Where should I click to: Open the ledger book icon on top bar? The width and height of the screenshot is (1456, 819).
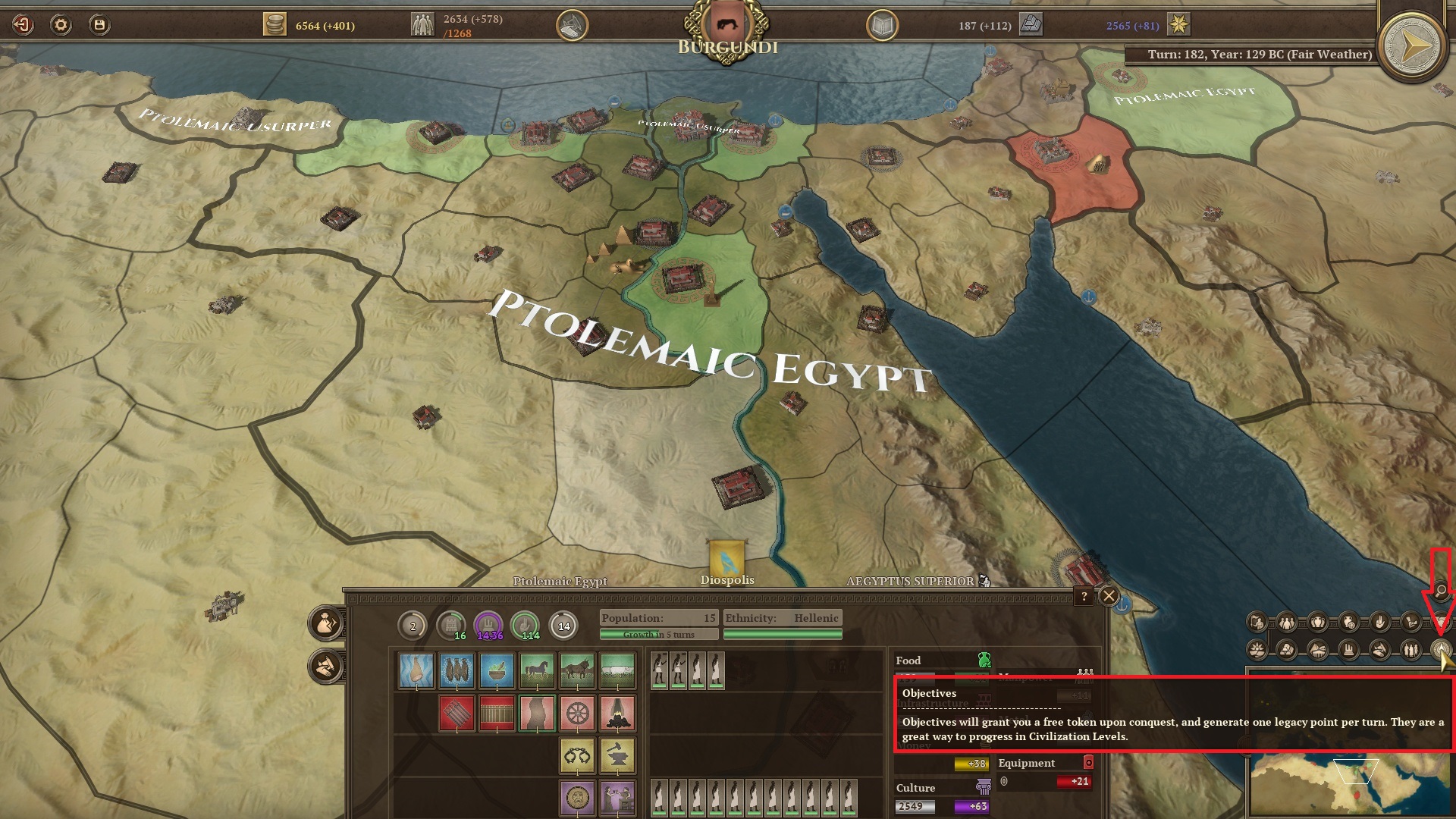click(x=882, y=24)
